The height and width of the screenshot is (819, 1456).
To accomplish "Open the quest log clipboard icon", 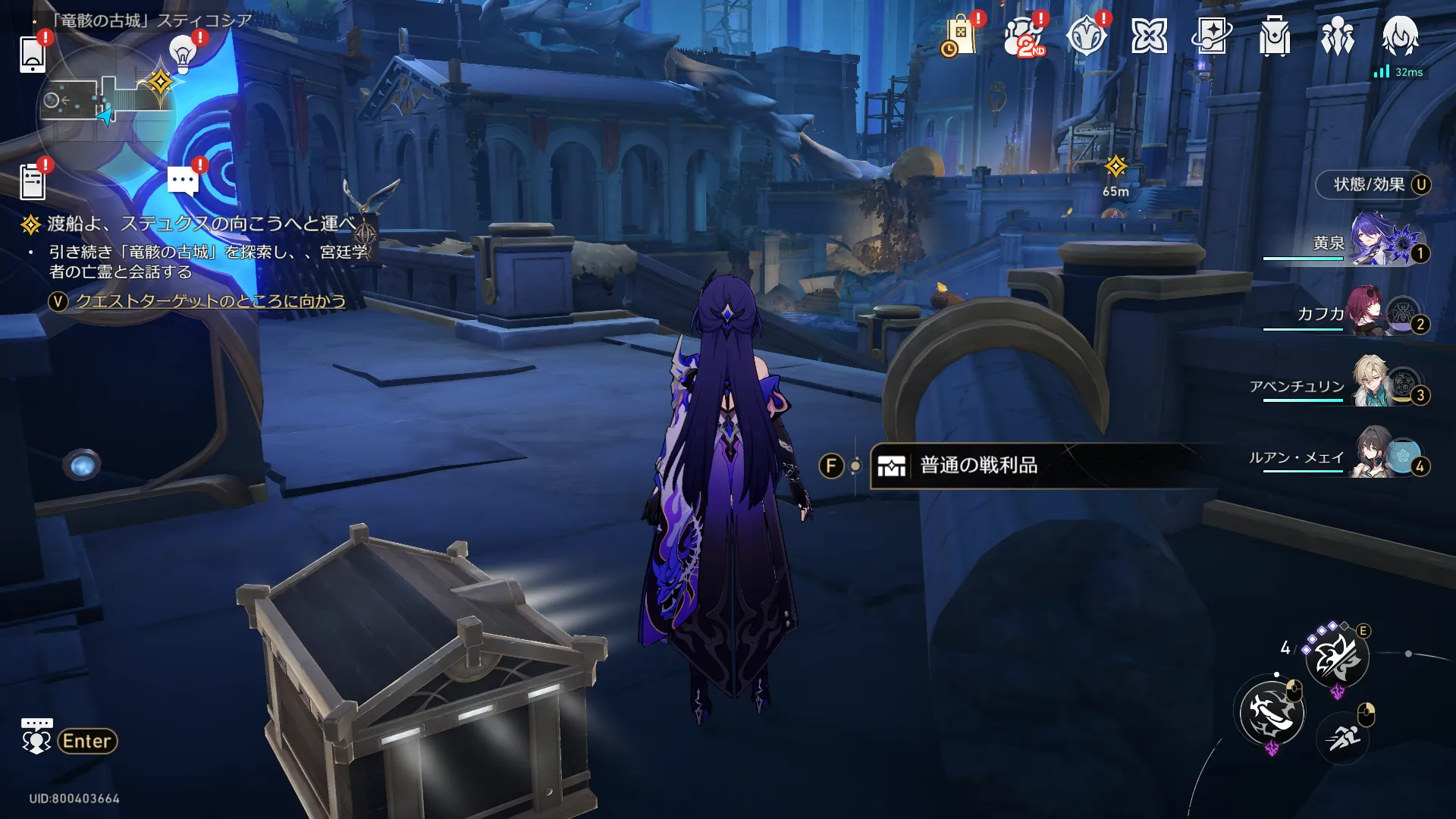I will 32,182.
